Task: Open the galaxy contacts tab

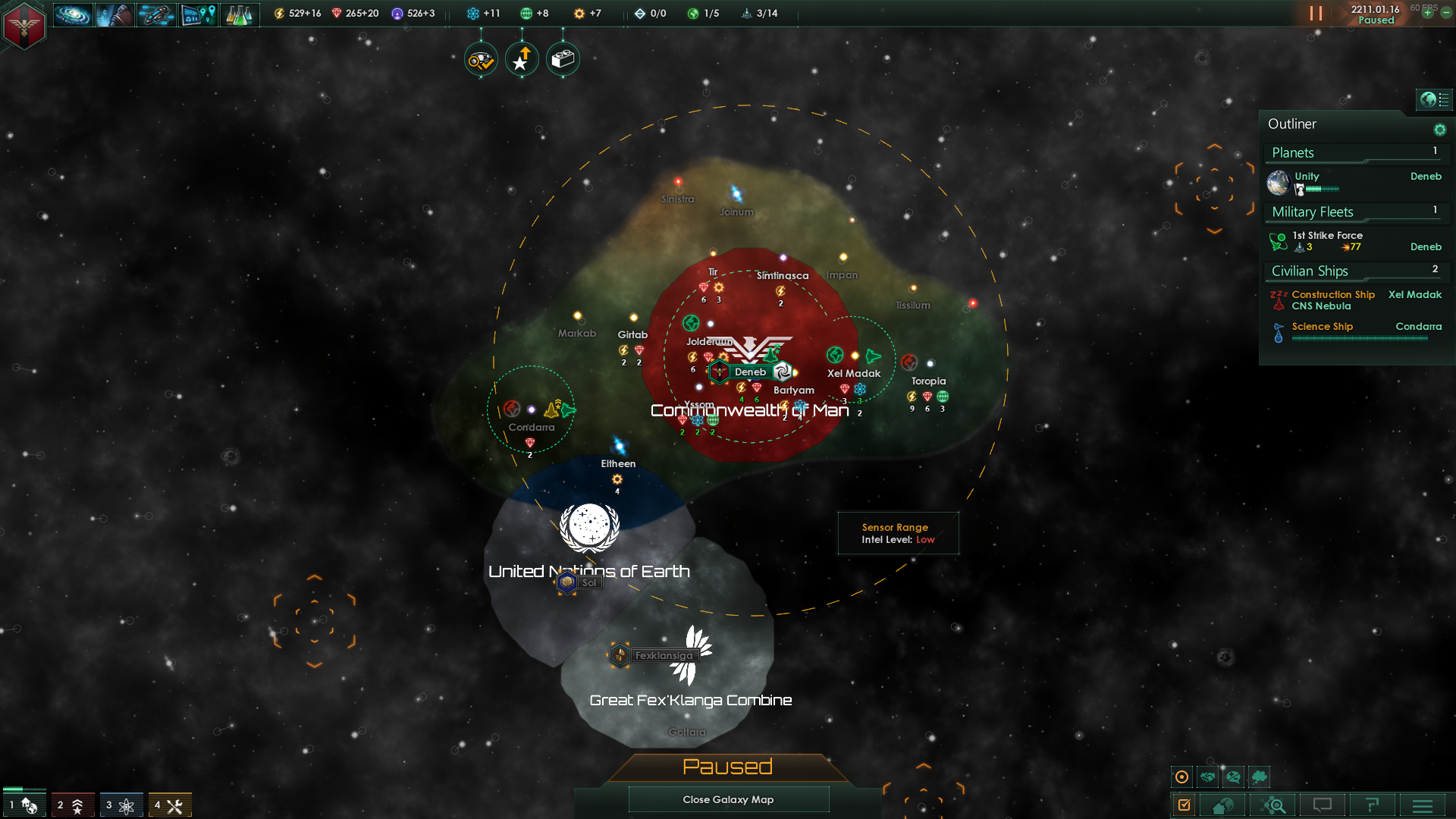Action: tap(73, 14)
